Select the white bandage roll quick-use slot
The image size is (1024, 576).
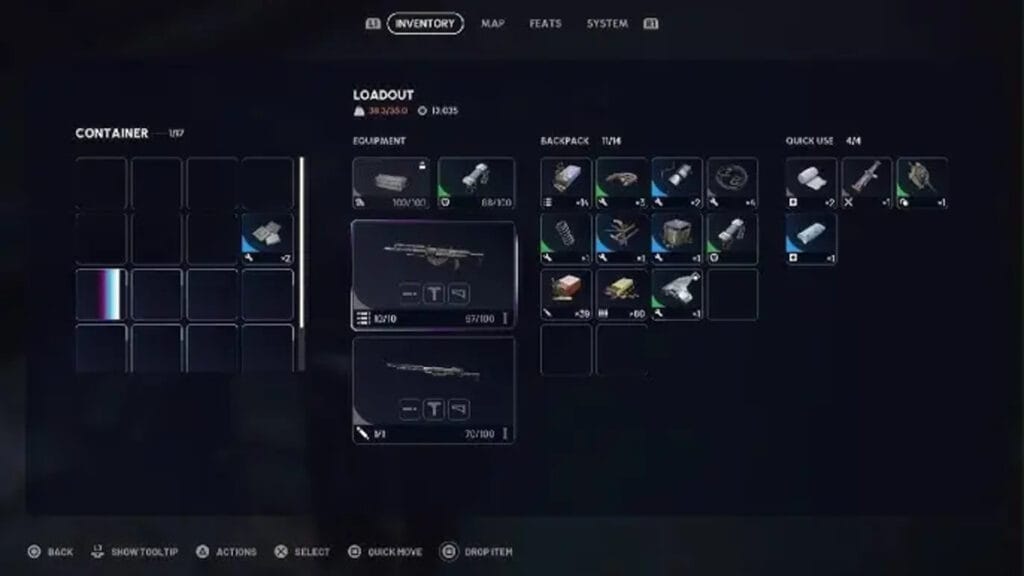click(x=811, y=182)
